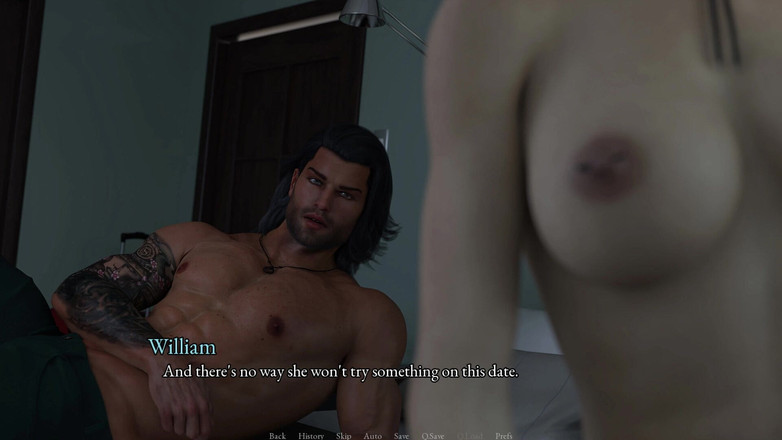Open the dialogue History log

click(311, 435)
